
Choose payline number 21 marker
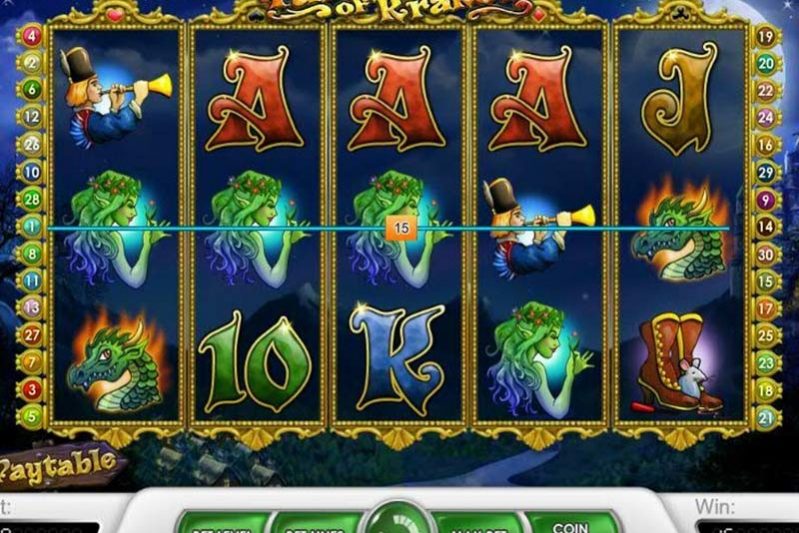point(767,416)
